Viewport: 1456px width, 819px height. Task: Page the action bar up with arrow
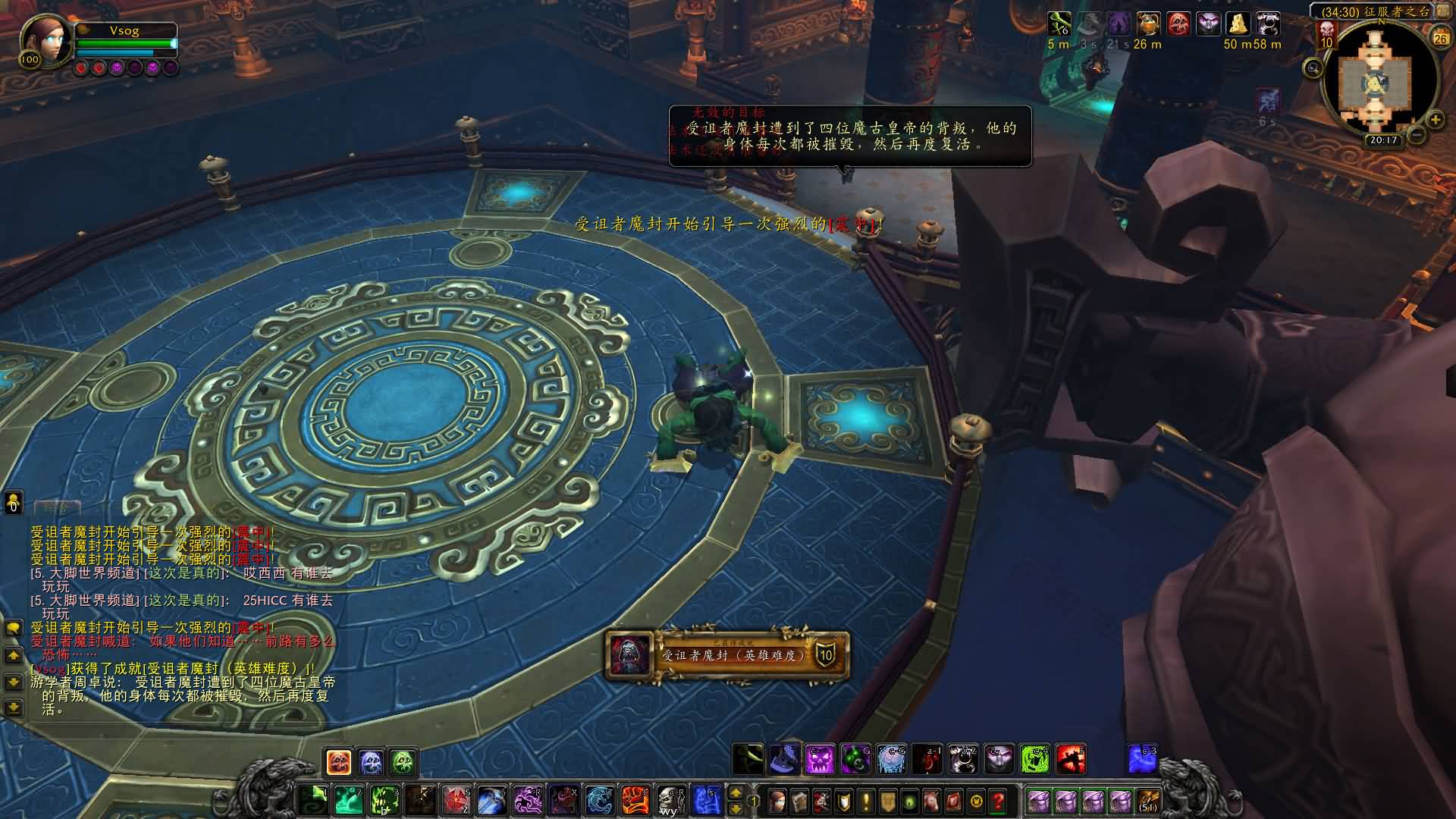click(x=735, y=793)
